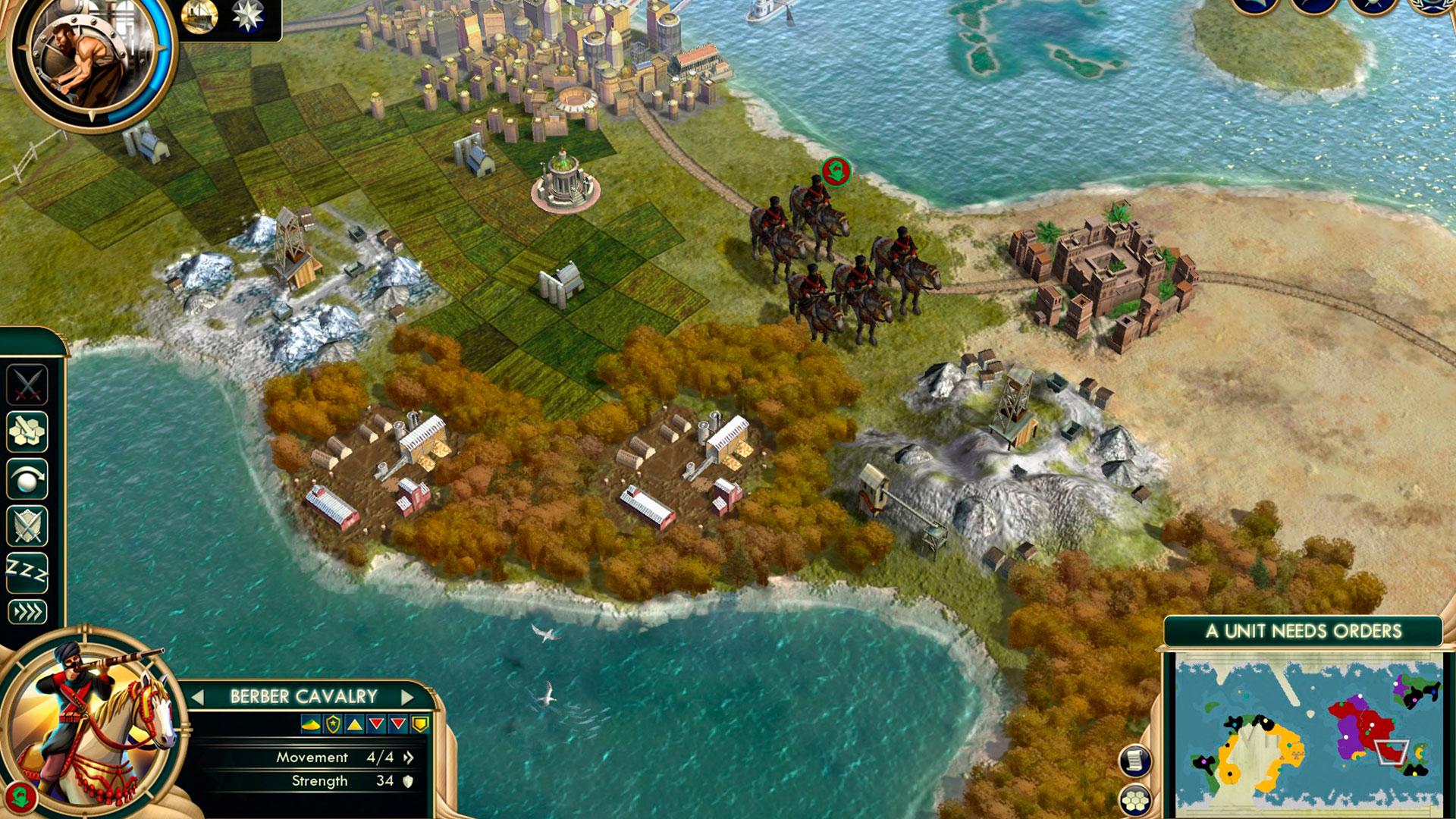This screenshot has height=819, width=1456.
Task: Open the scroll notification log button
Action: [x=1134, y=761]
